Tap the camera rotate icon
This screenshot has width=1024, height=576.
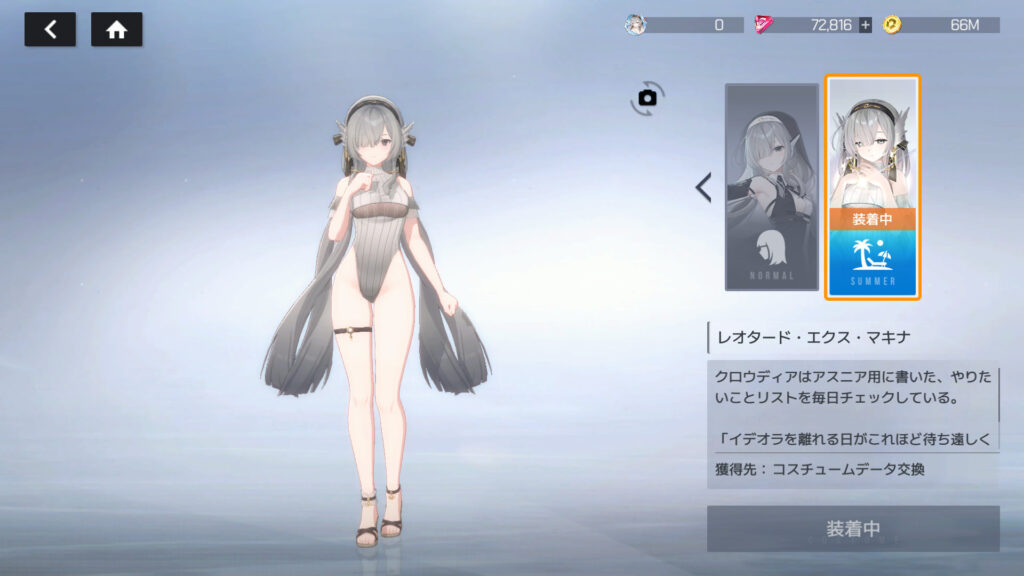[647, 97]
